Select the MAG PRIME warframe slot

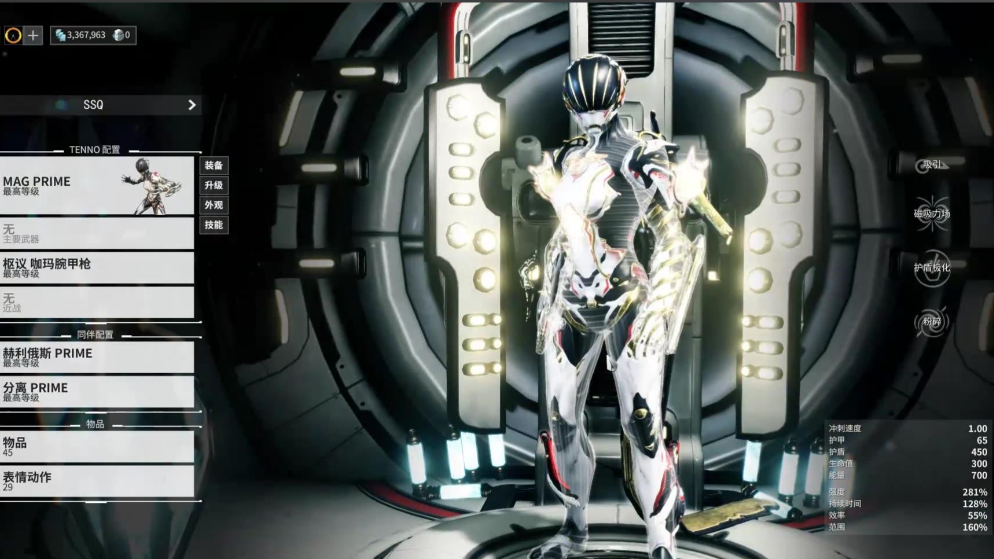pyautogui.click(x=97, y=186)
